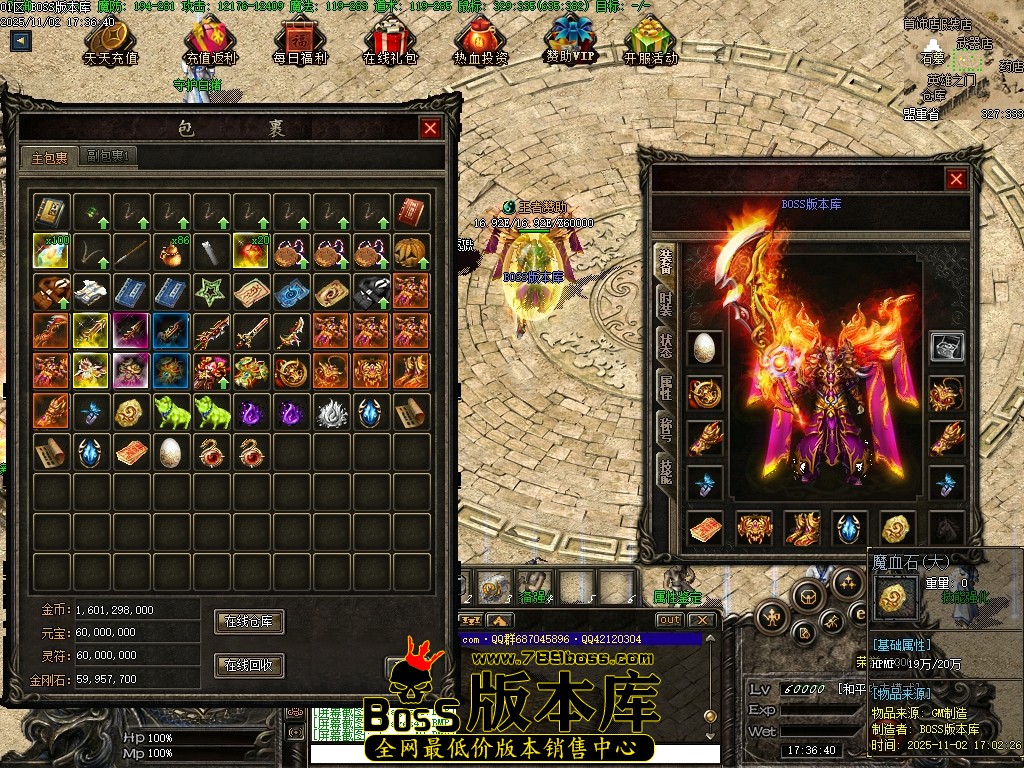The image size is (1024, 768).
Task: Open the 每日福利 daily benefits icon
Action: pos(300,40)
